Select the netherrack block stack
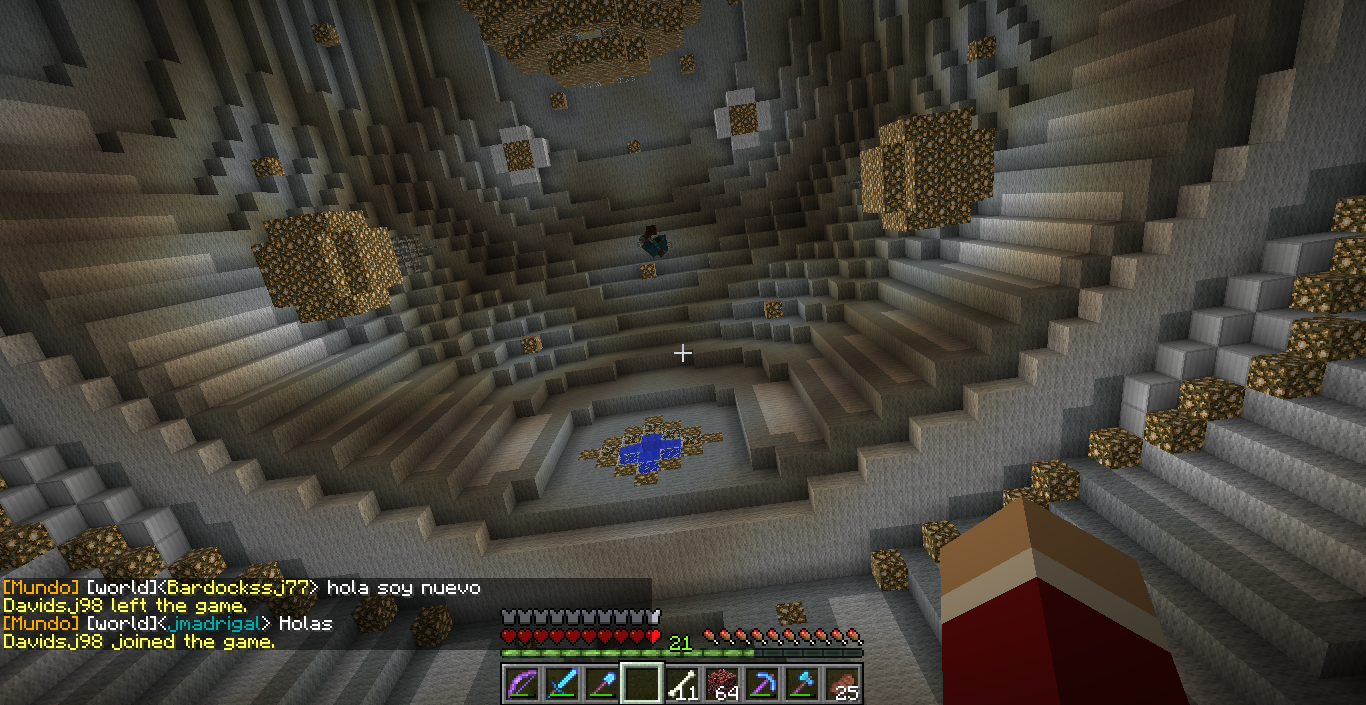This screenshot has width=1366, height=705. [x=722, y=684]
